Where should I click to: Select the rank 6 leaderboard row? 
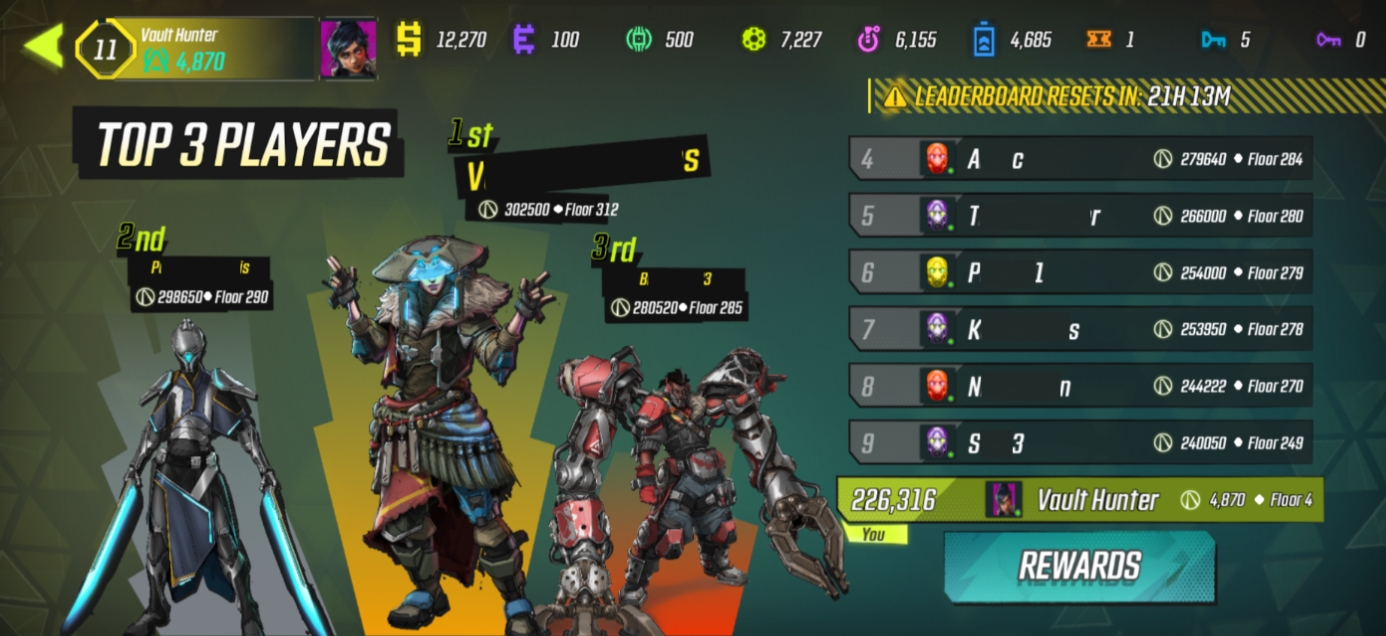coord(1080,272)
